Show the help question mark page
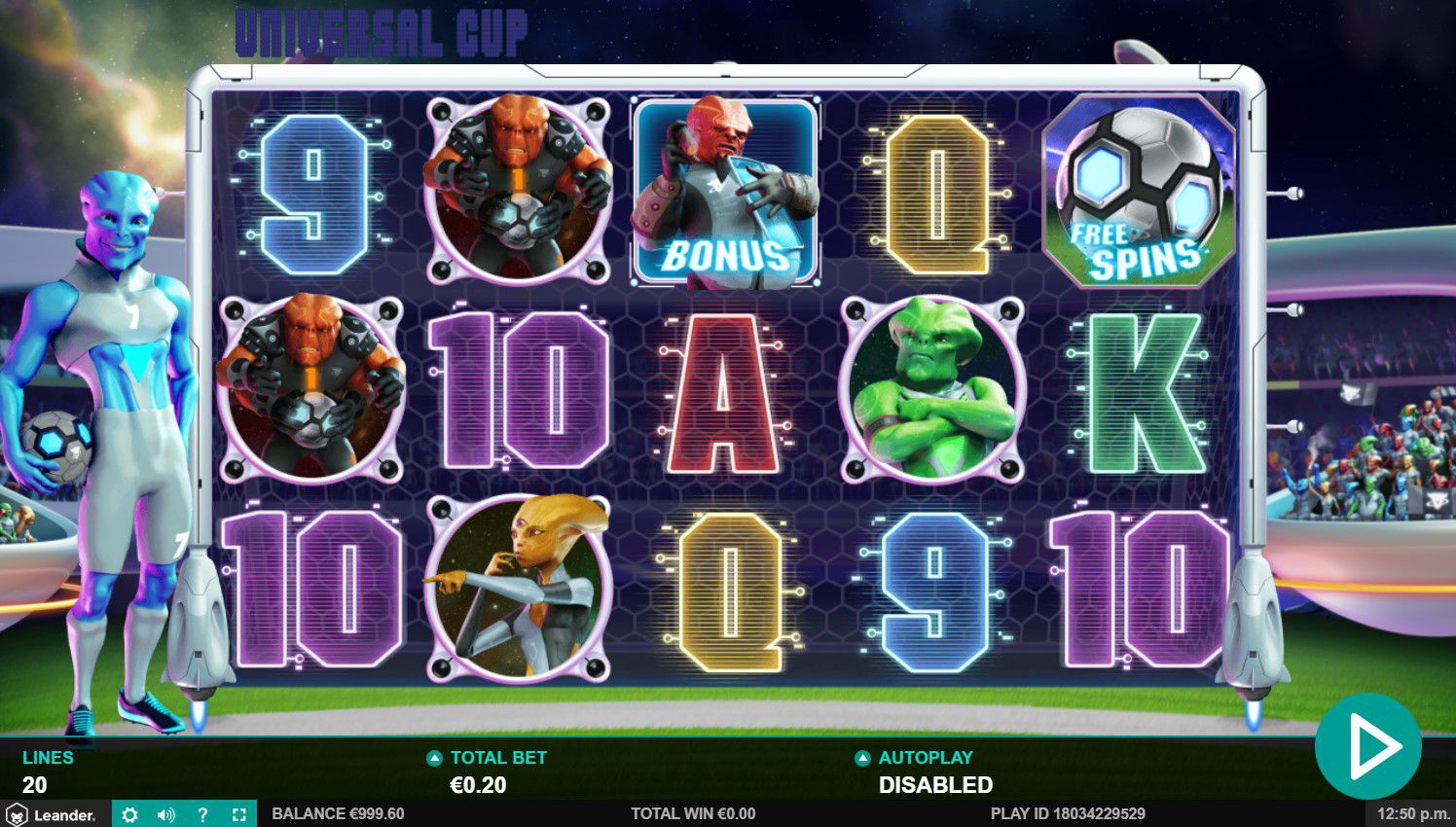This screenshot has width=1456, height=827. [202, 814]
